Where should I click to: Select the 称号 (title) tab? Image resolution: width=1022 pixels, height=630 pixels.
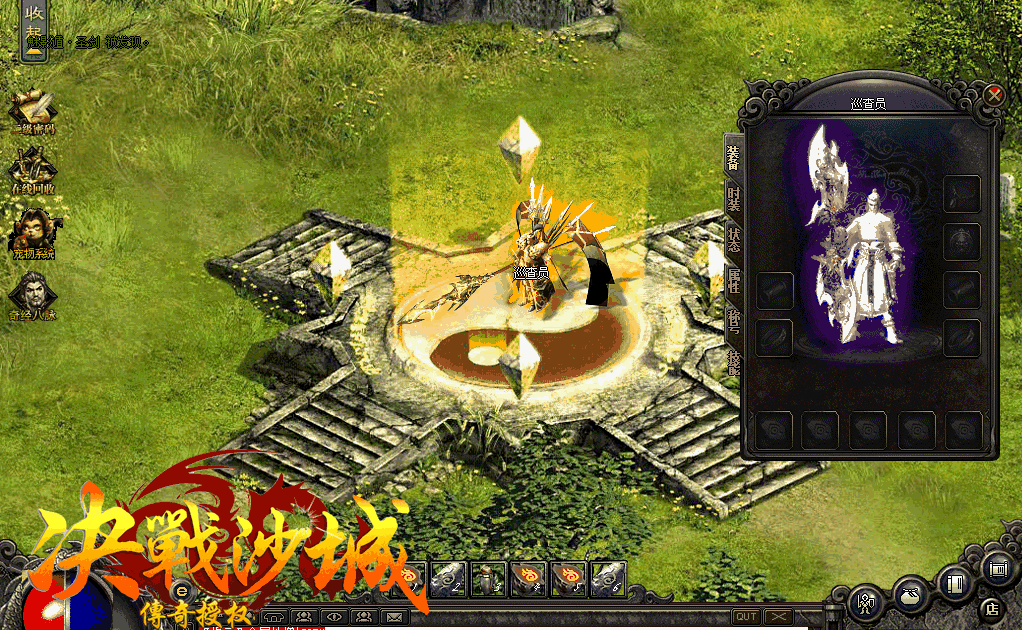734,320
